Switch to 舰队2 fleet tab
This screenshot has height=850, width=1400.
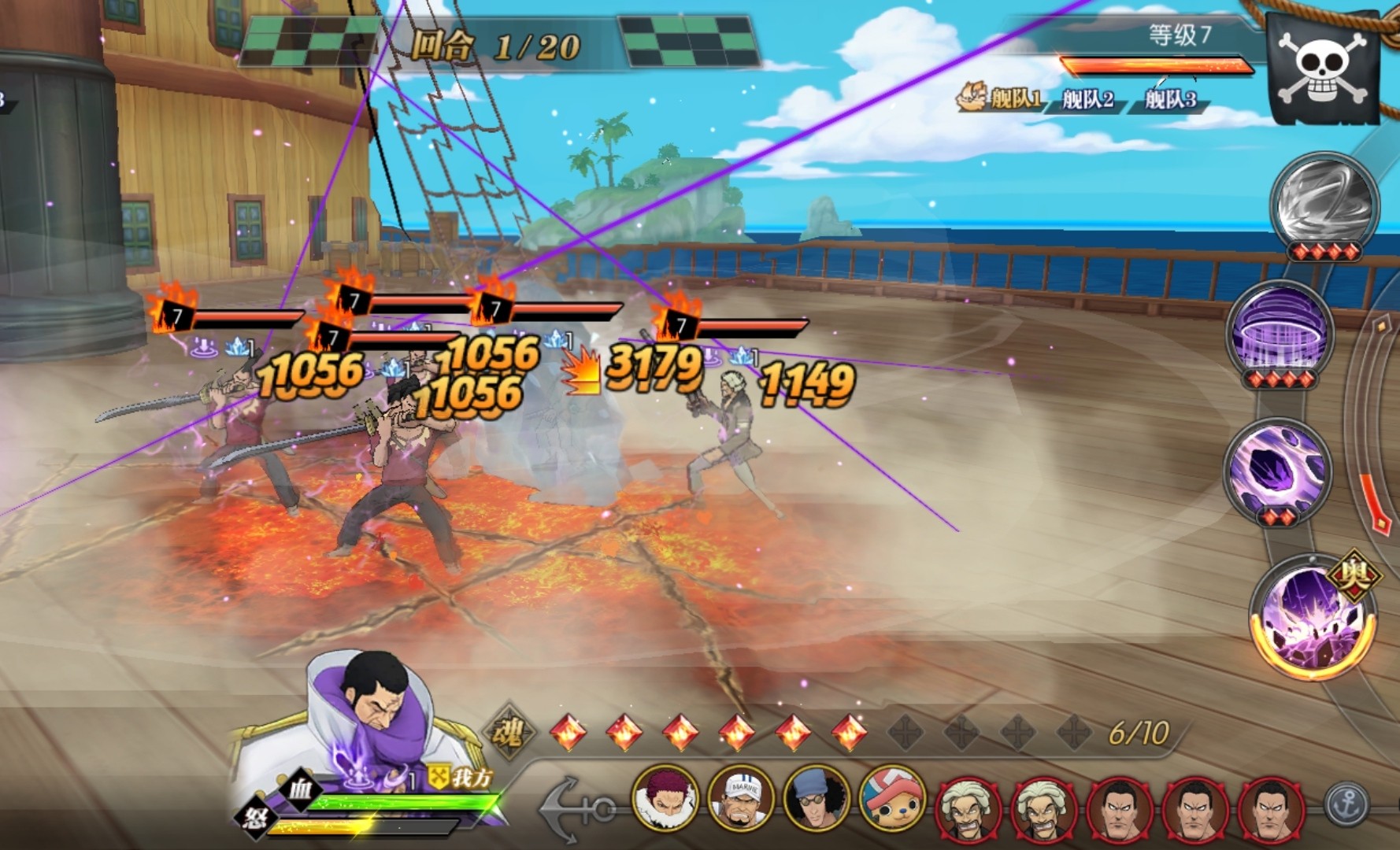pos(1088,100)
